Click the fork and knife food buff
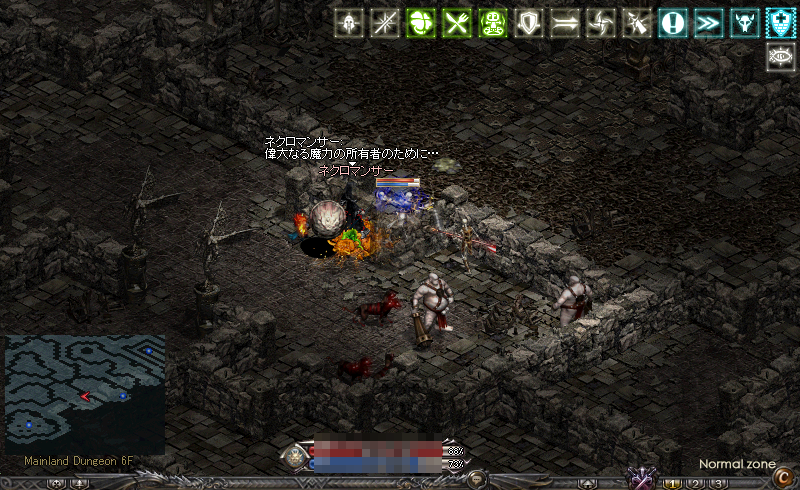 point(456,23)
